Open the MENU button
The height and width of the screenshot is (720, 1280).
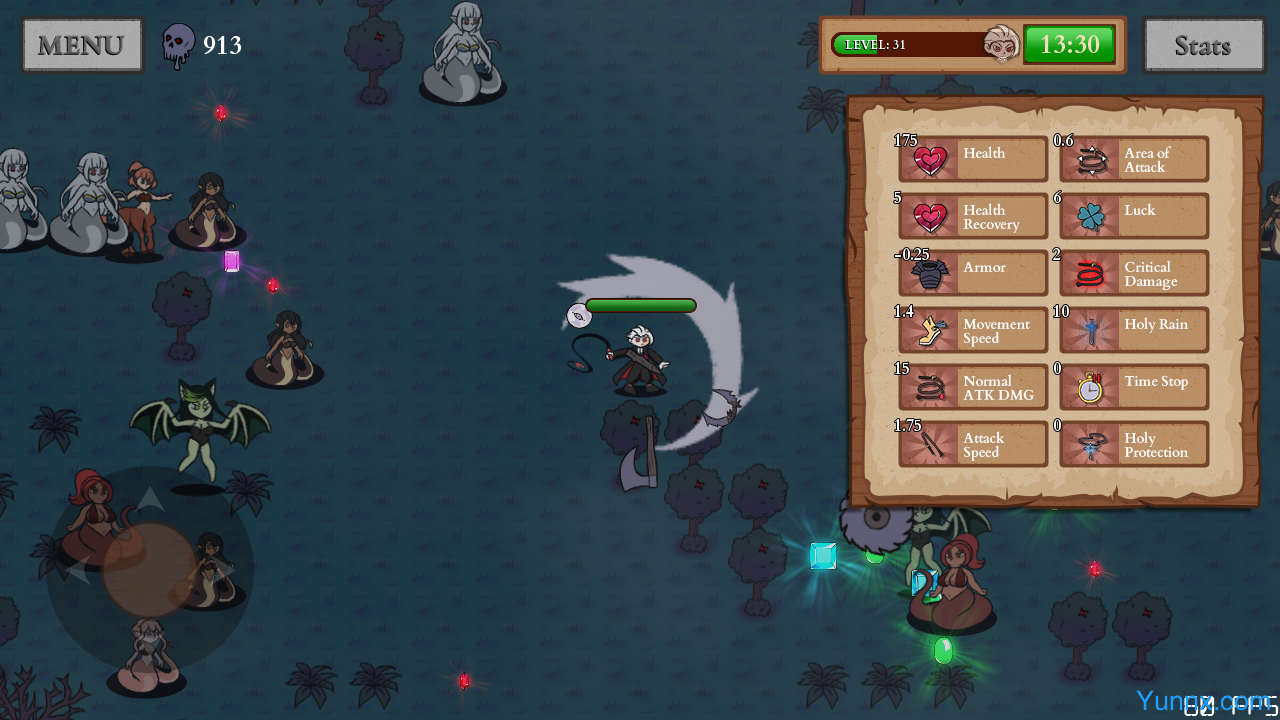[82, 45]
